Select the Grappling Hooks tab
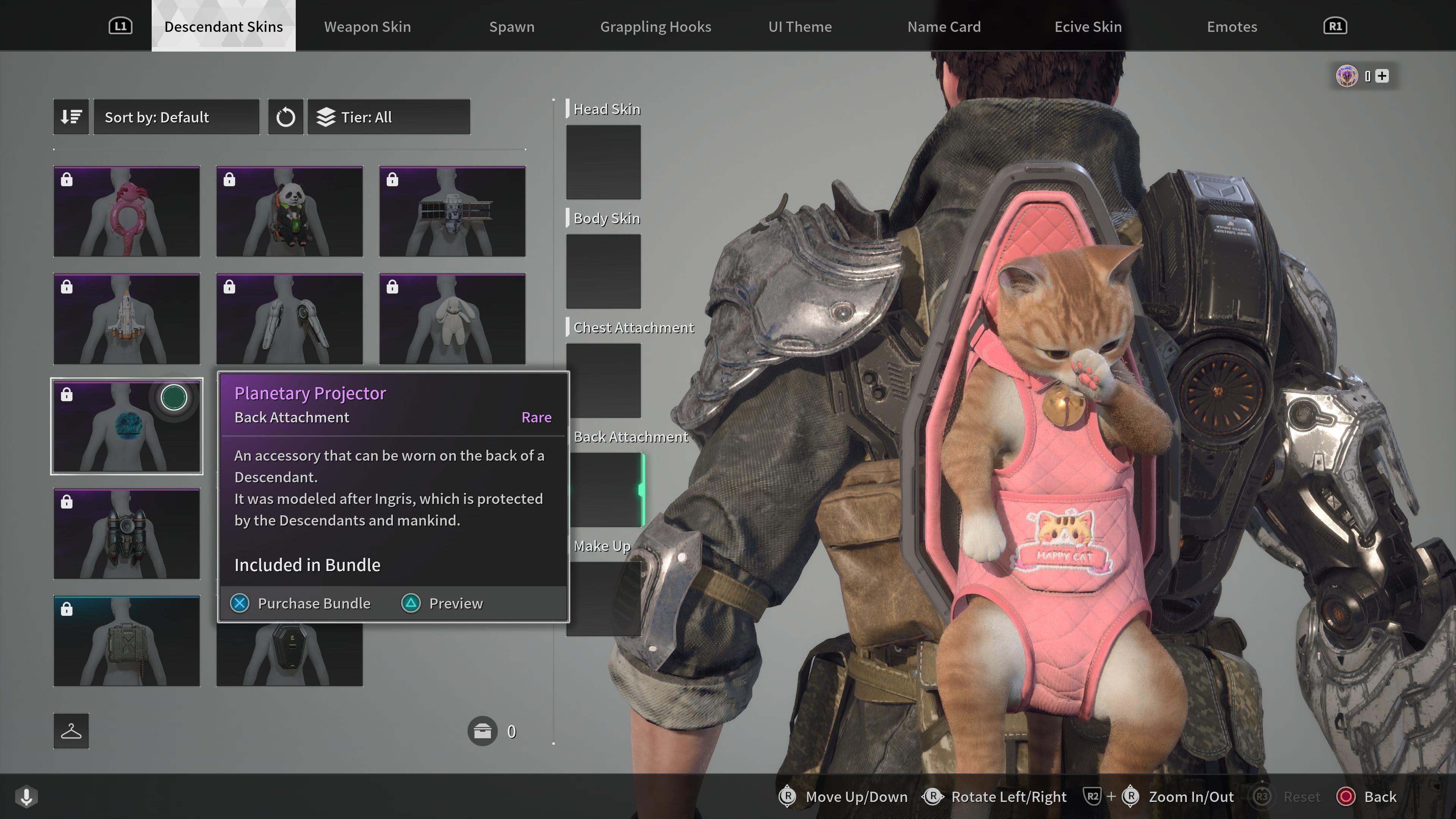The image size is (1456, 819). coord(655,27)
